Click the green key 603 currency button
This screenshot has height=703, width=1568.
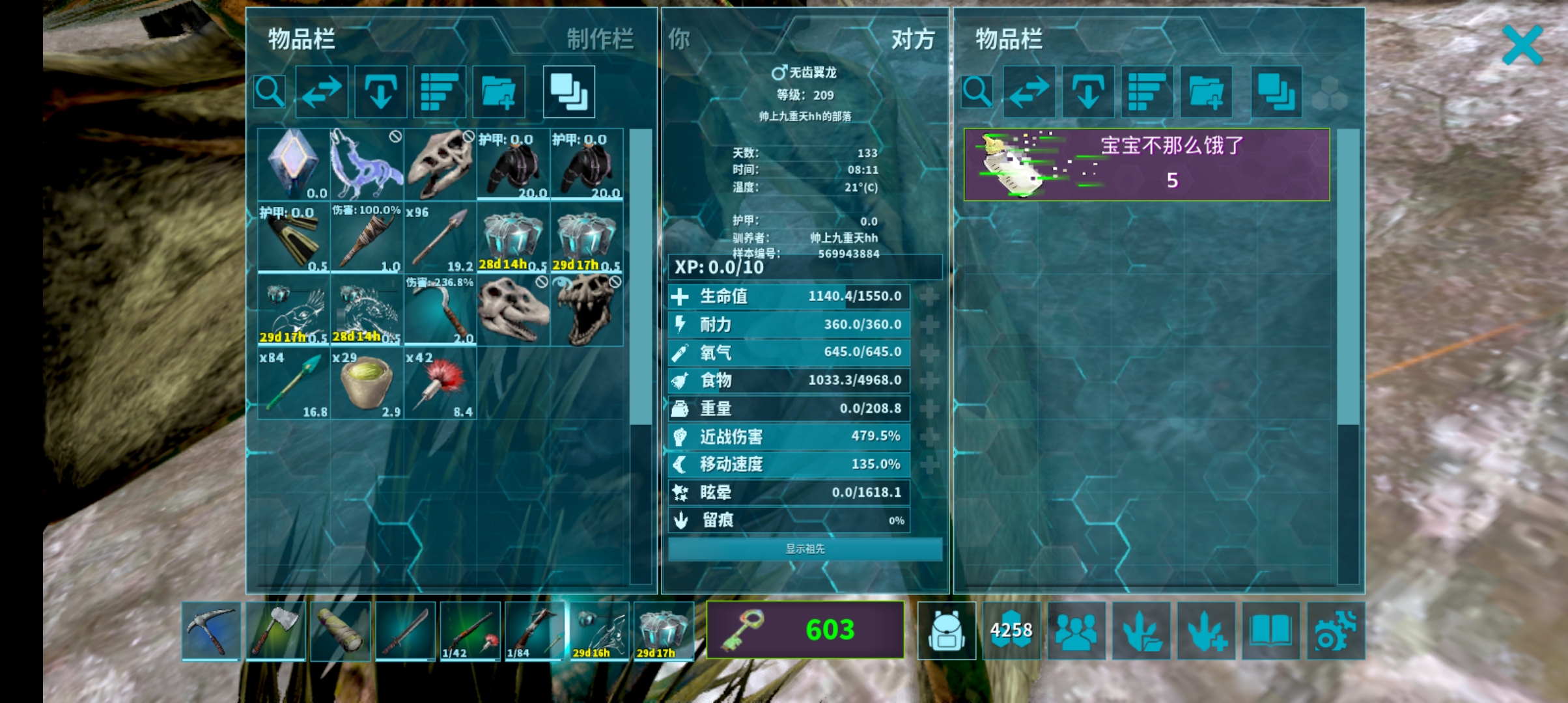pos(805,630)
